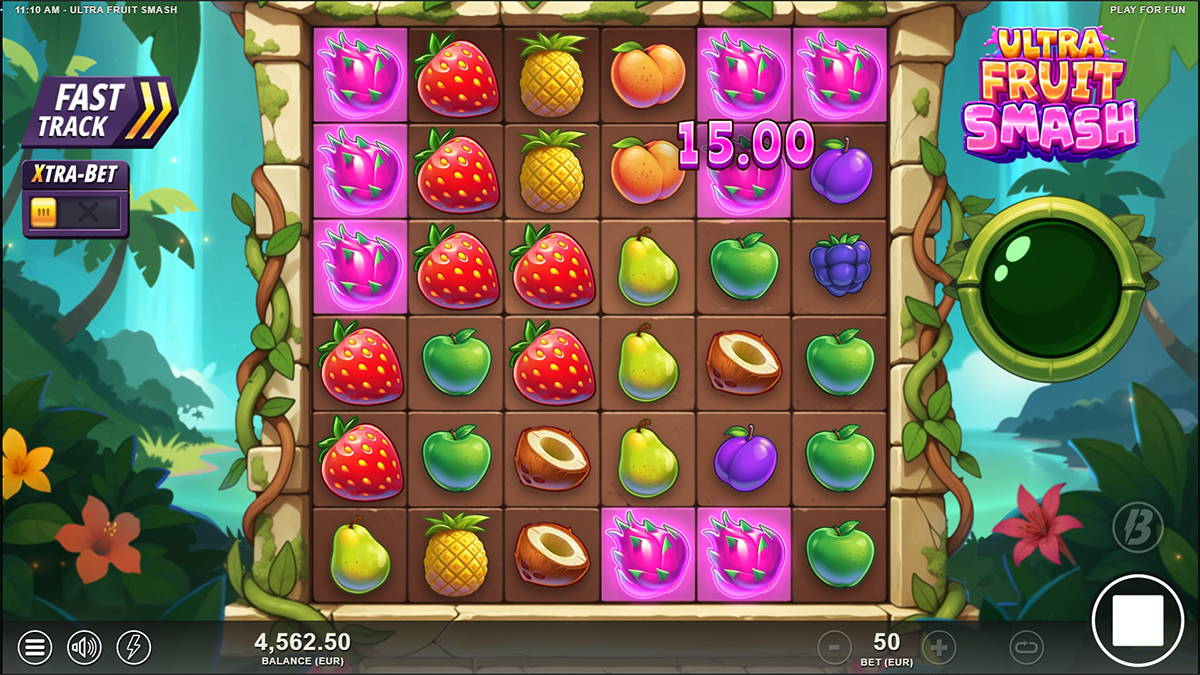
Task: Increase the bet with plus button
Action: [x=938, y=648]
